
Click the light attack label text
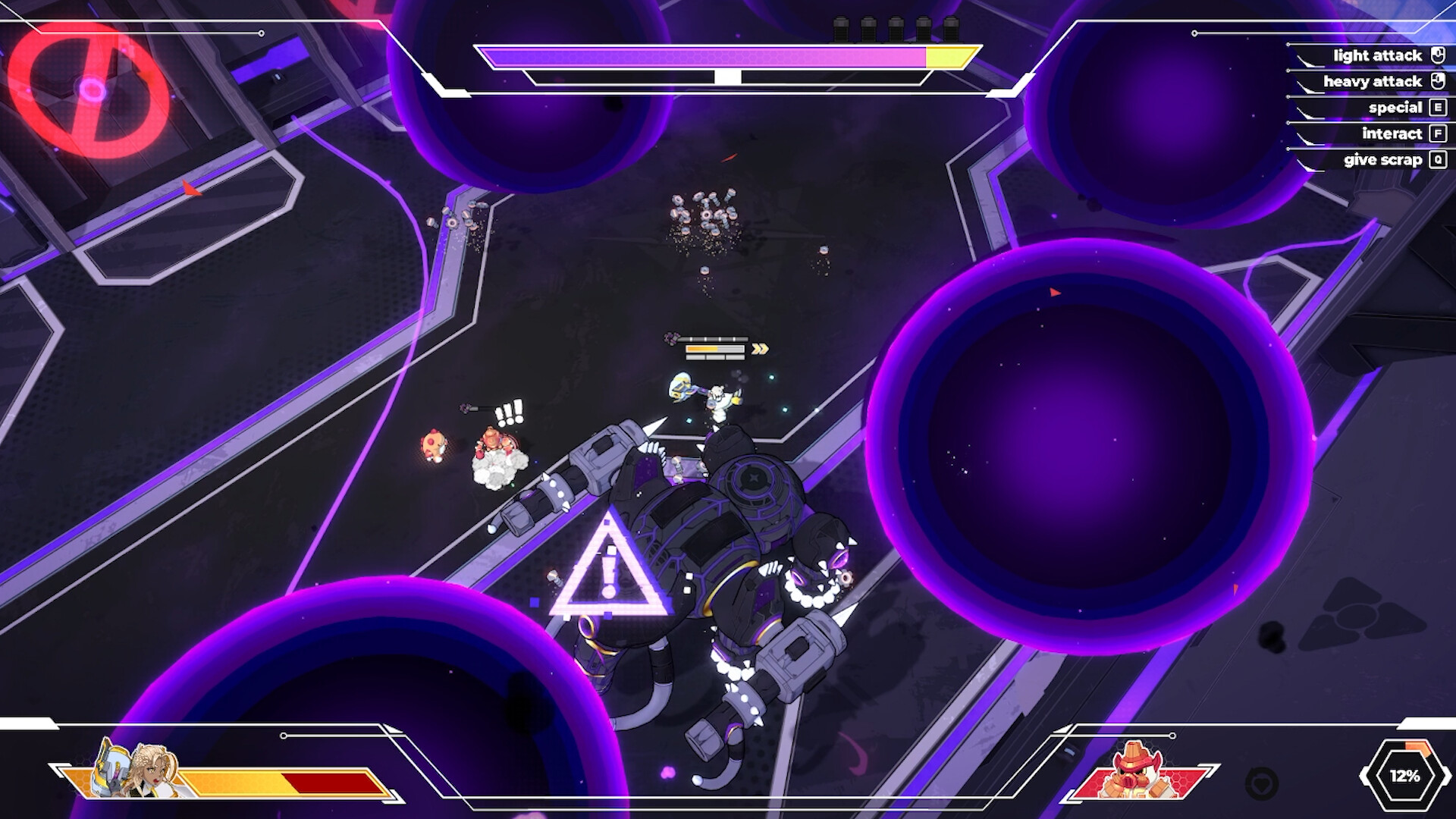tap(1376, 55)
